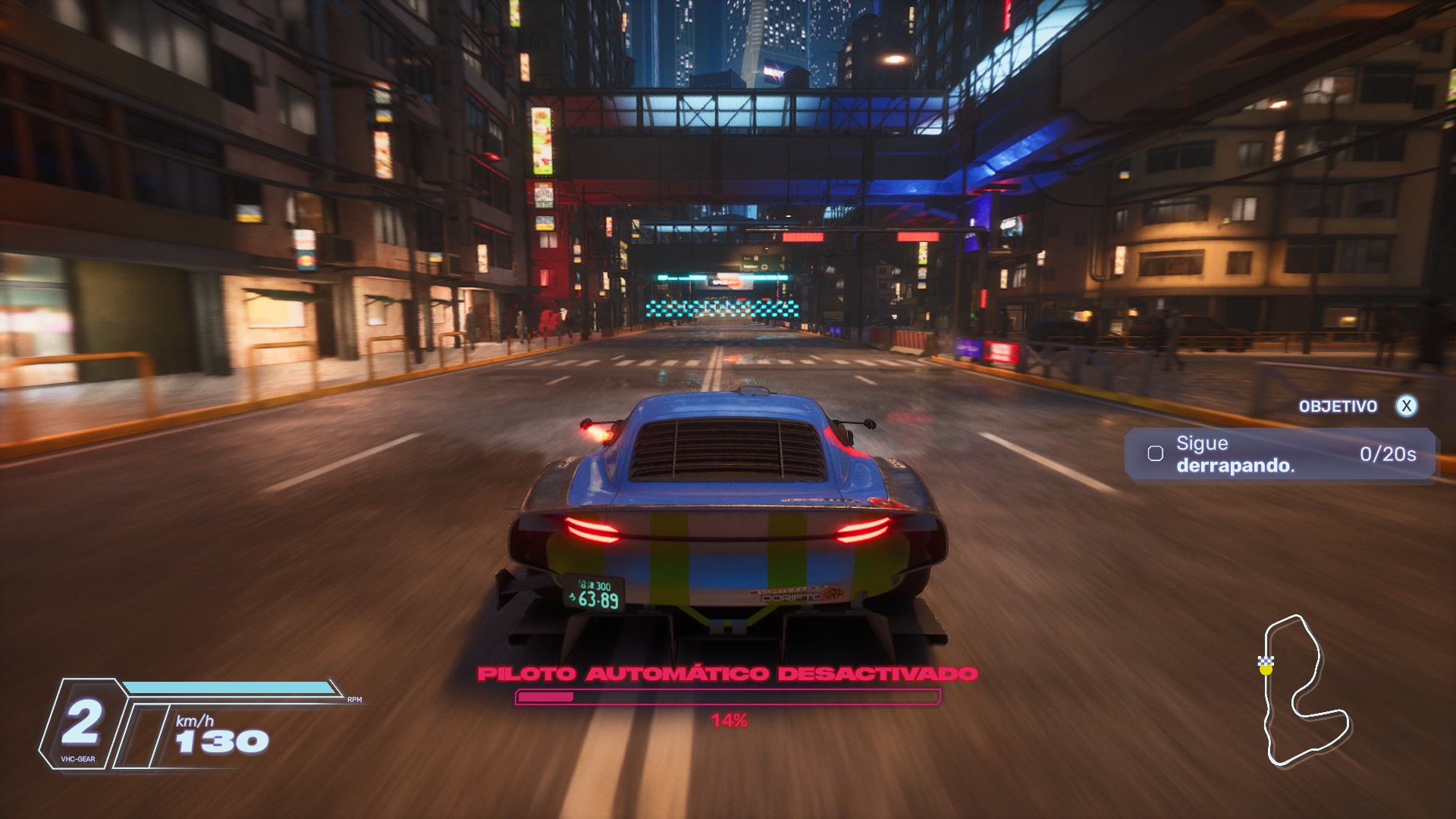
Task: Select the 'Sigue derrapando' objective tracker
Action: (x=1280, y=454)
